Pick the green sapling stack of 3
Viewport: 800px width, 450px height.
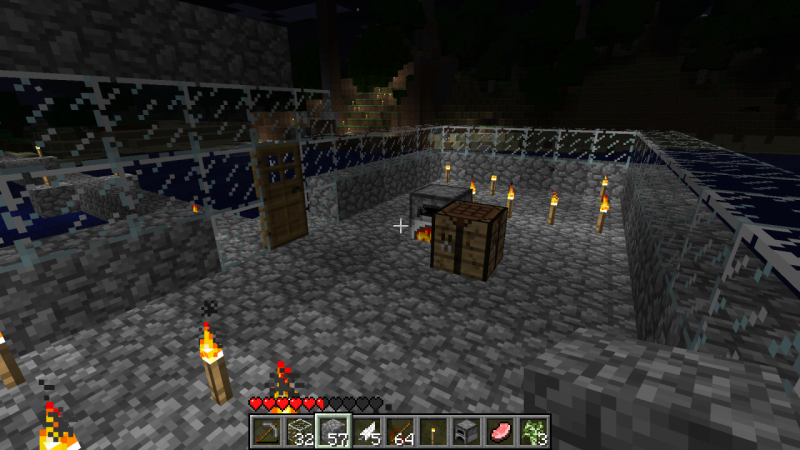pos(534,431)
